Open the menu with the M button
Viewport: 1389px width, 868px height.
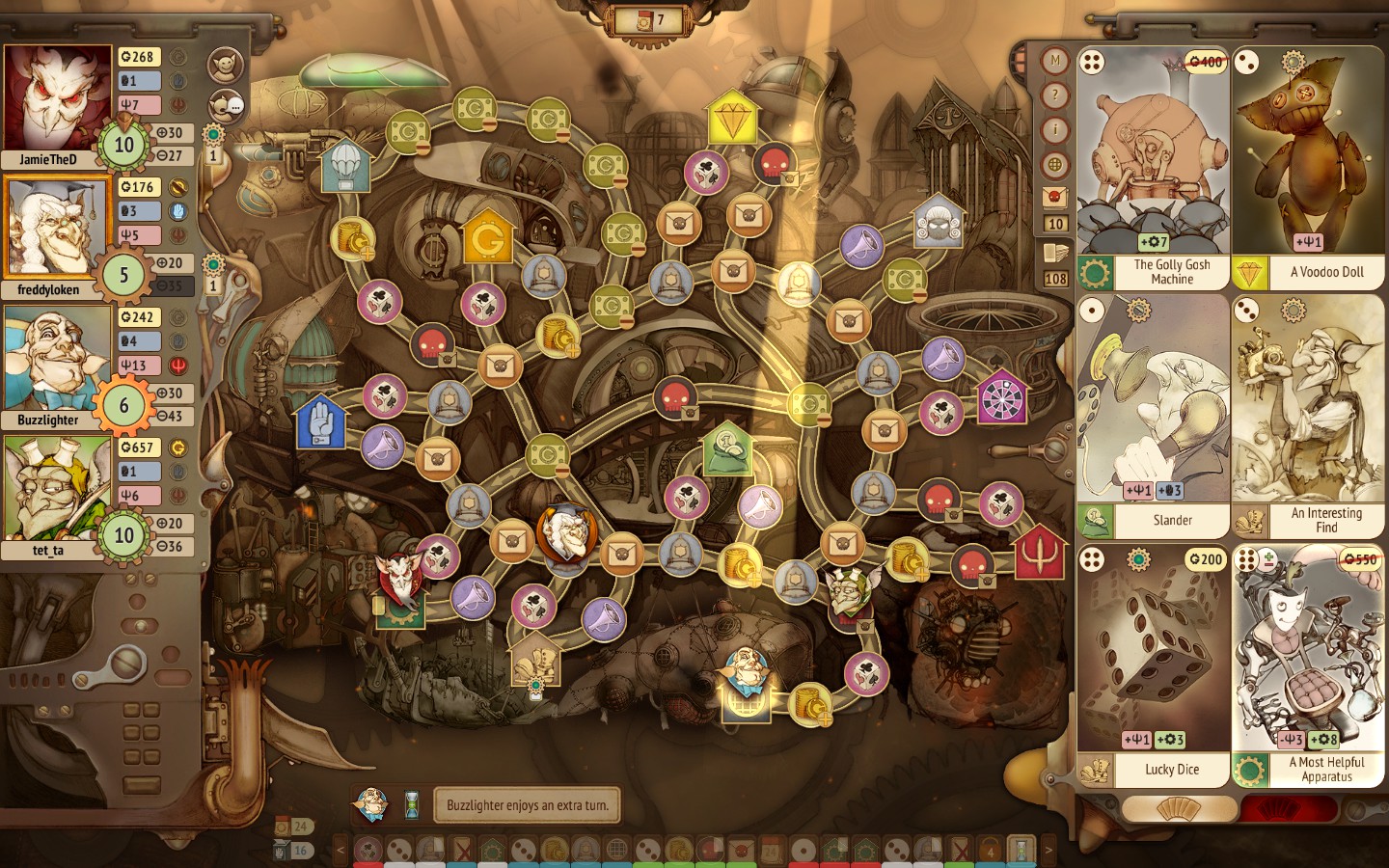tap(1055, 61)
